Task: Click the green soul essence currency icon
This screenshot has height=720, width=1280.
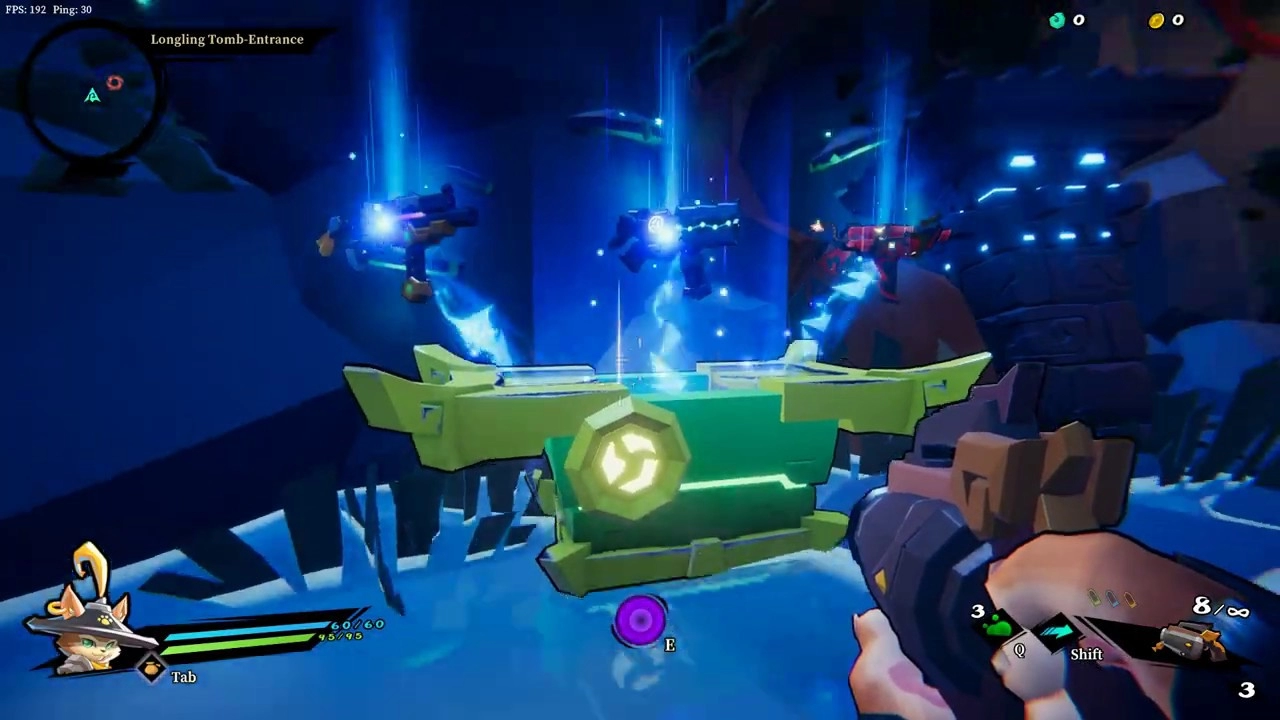Action: 1057,20
